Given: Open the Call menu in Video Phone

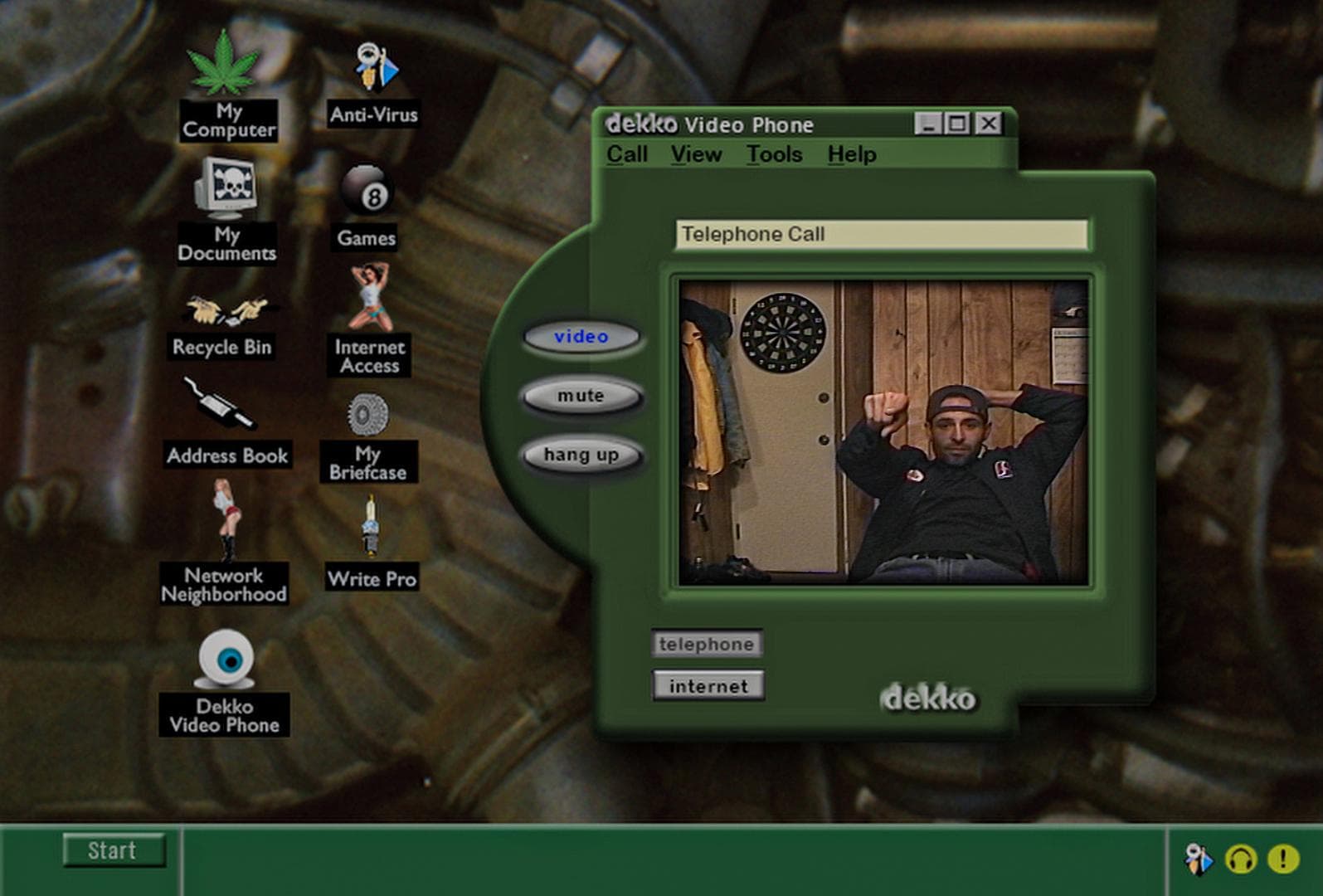Looking at the screenshot, I should (626, 154).
